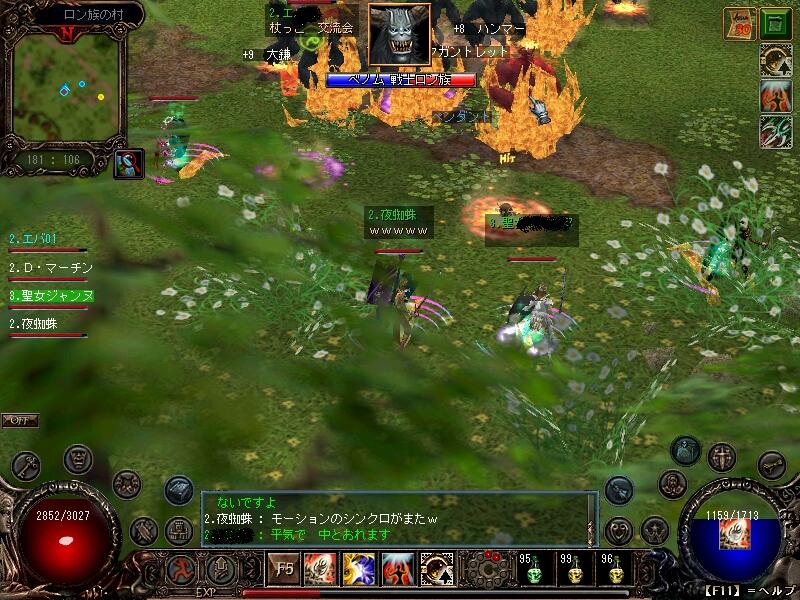Click the minimap of ロン族の村
Screen dimensions: 800x600
coord(67,88)
